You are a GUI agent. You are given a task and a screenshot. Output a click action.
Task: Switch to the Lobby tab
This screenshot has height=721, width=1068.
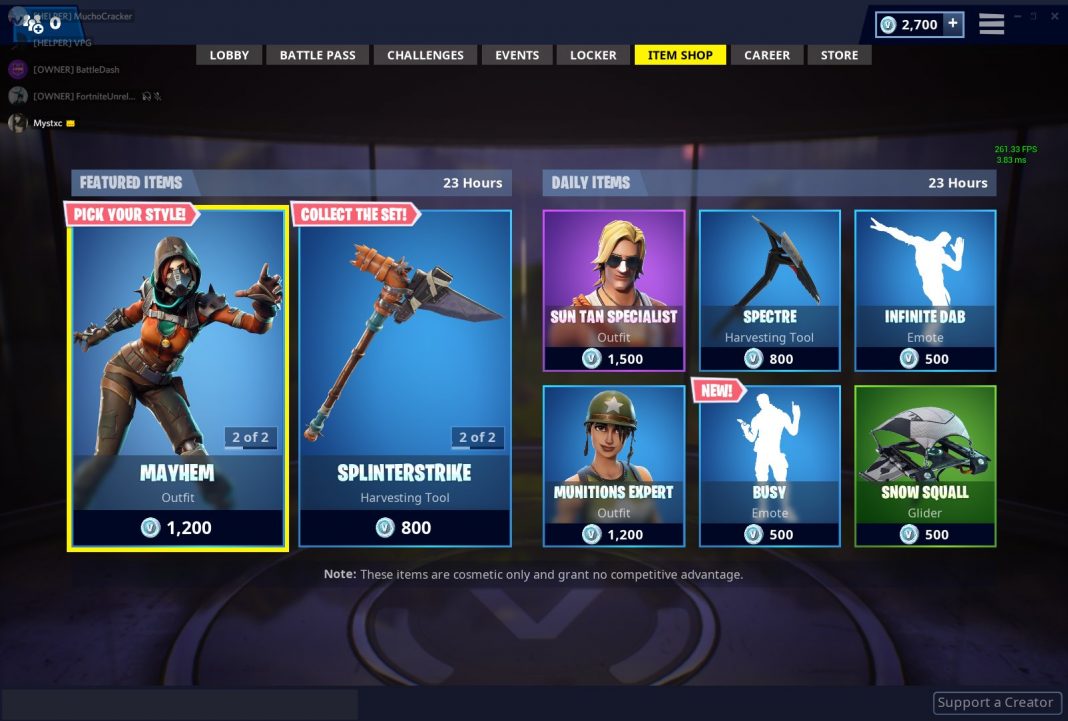coord(229,55)
